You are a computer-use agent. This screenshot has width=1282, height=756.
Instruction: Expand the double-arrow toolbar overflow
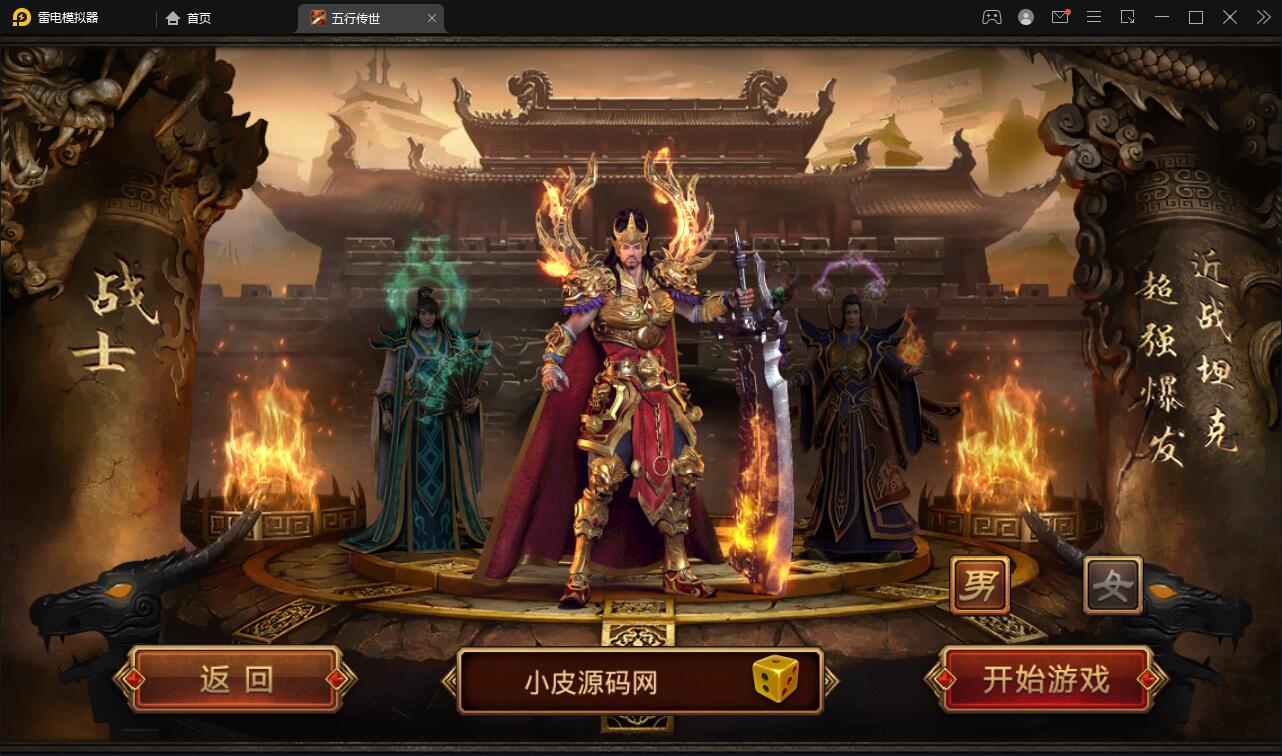click(x=1262, y=17)
